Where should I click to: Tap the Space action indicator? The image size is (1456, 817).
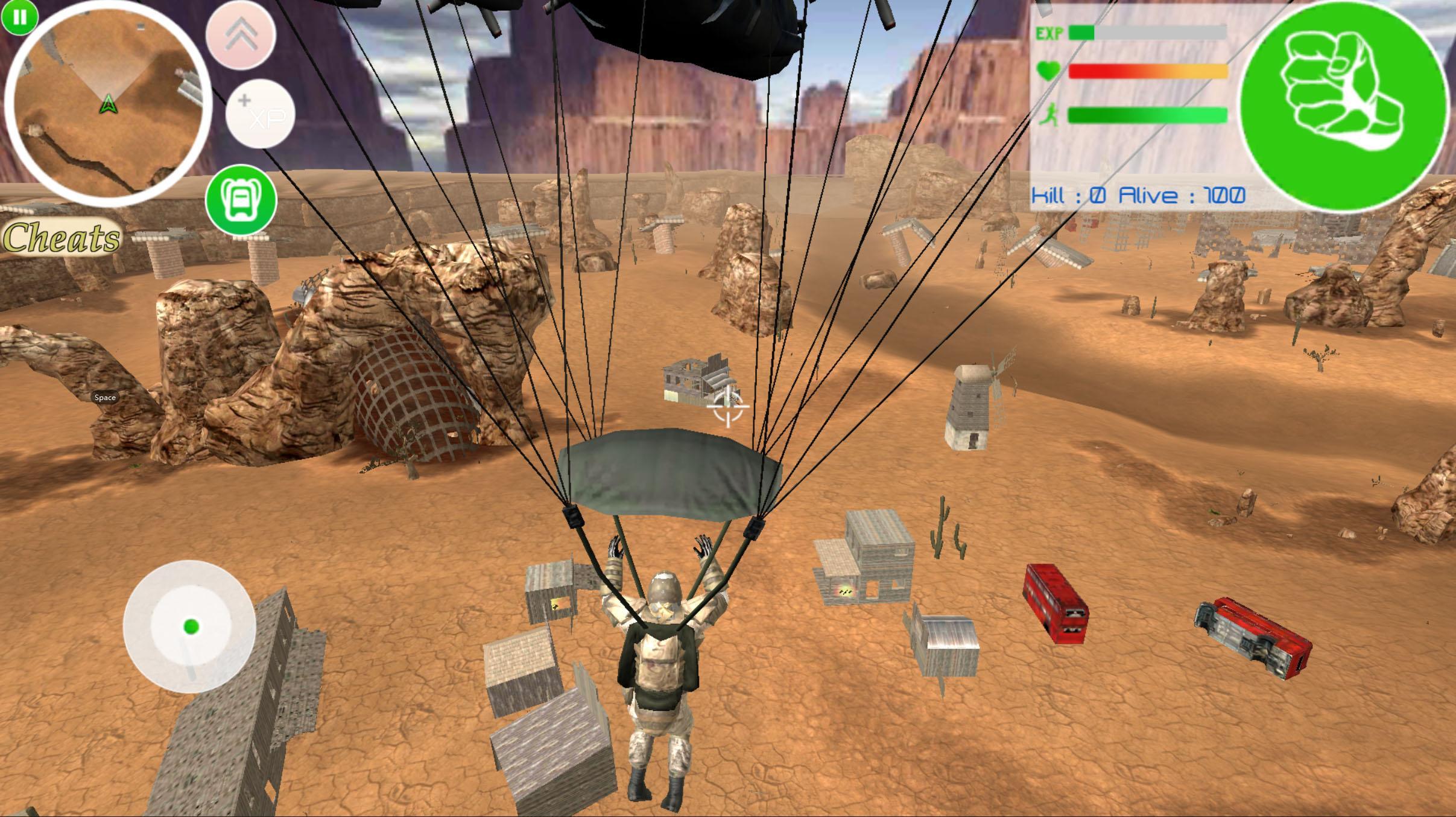105,398
